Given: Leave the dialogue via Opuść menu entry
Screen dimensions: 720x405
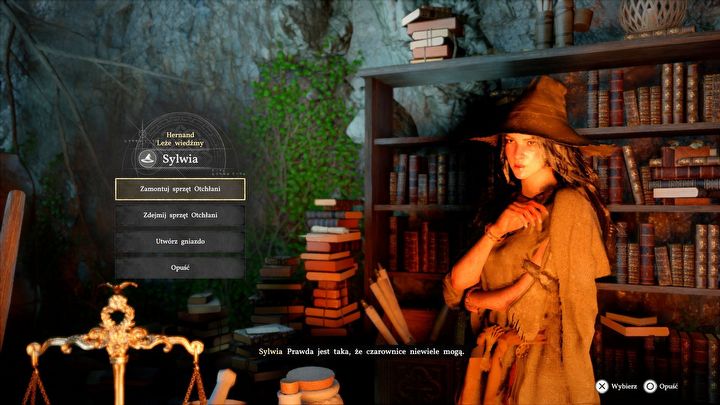Looking at the screenshot, I should [180, 267].
